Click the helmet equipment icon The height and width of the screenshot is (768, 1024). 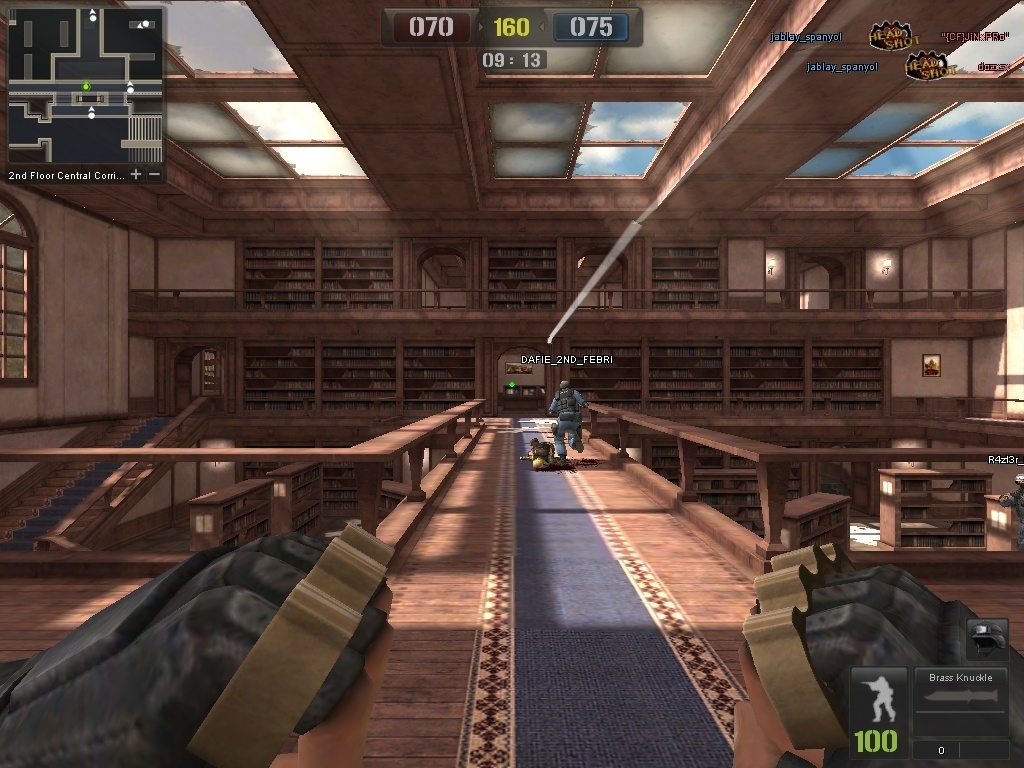click(986, 638)
